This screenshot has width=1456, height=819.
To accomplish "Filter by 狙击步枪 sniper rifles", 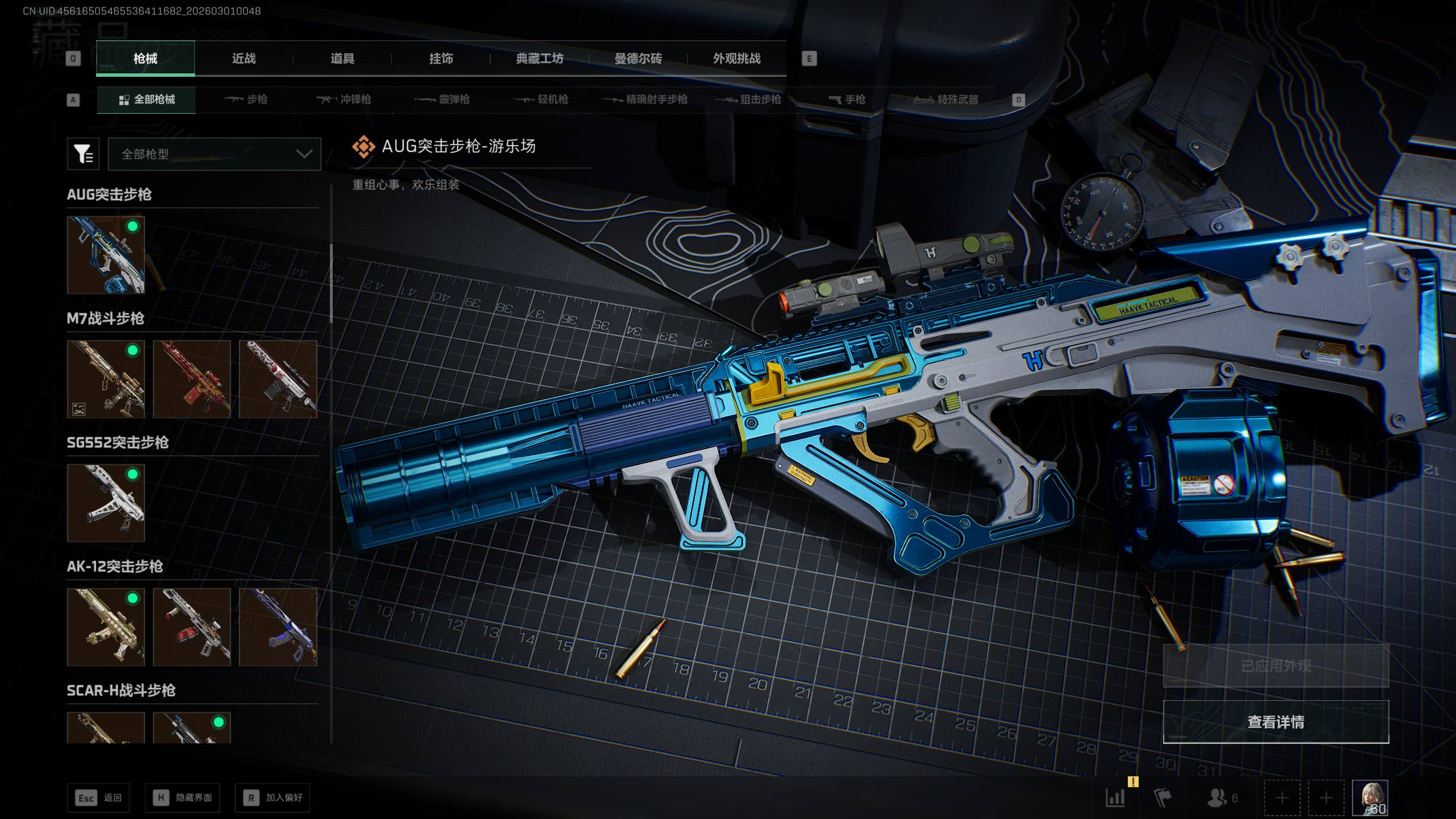I will [x=748, y=100].
